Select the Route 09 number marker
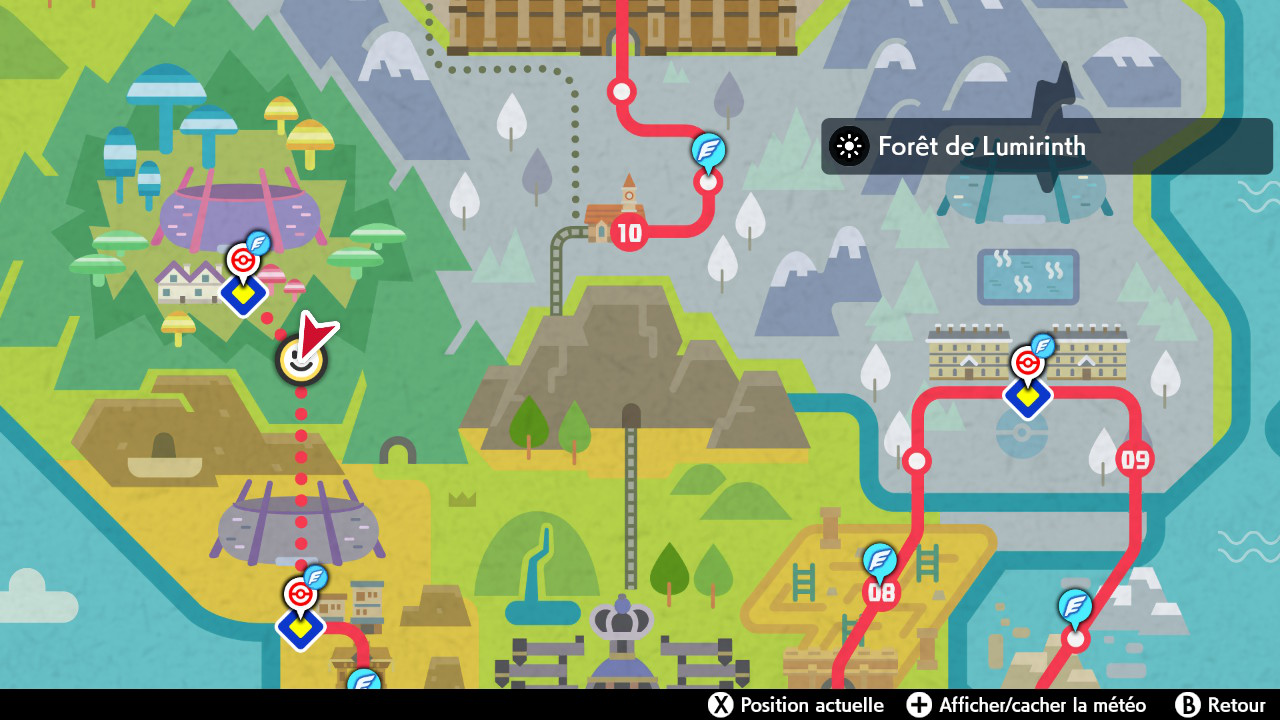1280x720 pixels. [1134, 460]
